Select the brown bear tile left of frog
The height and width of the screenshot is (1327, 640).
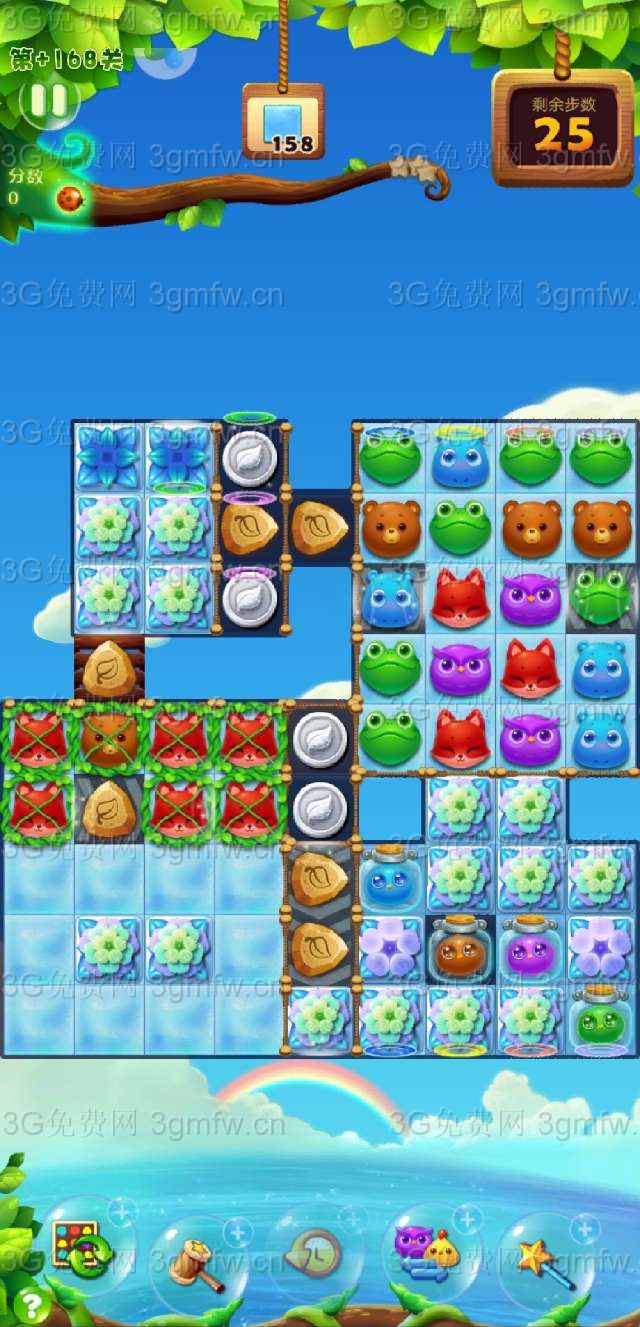tap(389, 525)
